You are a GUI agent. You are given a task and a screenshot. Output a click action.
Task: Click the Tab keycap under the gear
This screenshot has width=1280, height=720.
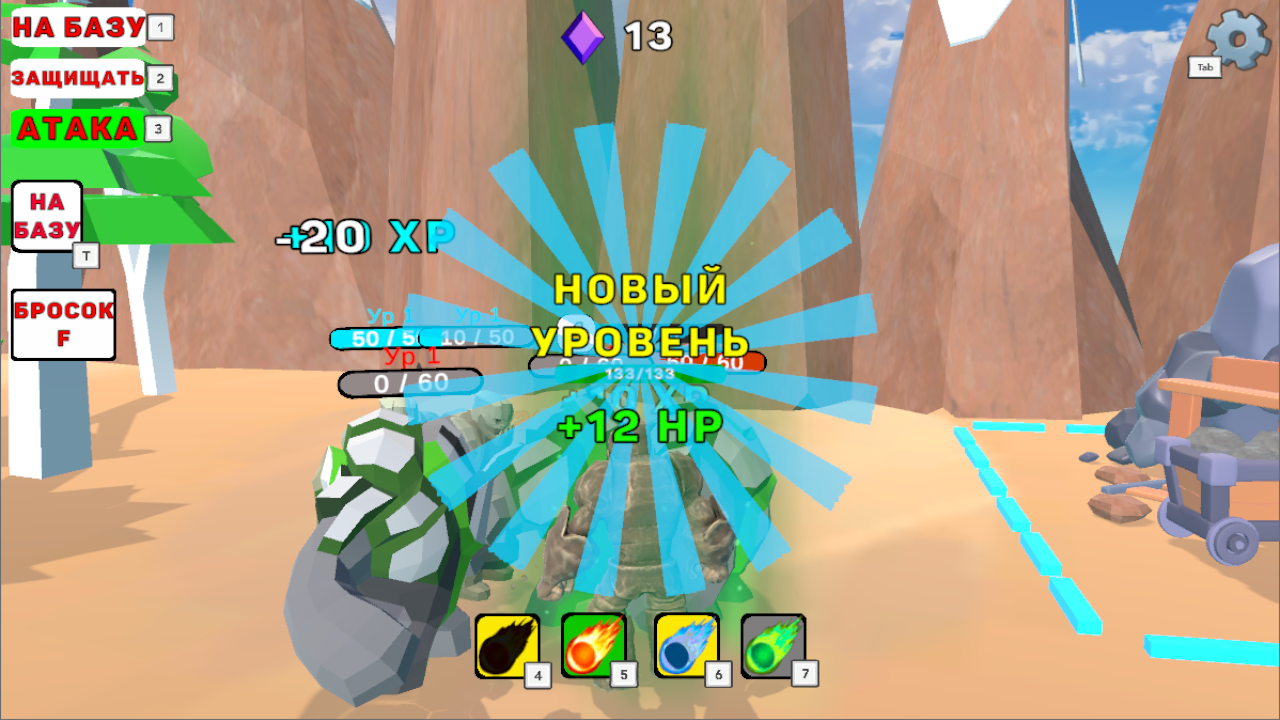click(x=1204, y=68)
